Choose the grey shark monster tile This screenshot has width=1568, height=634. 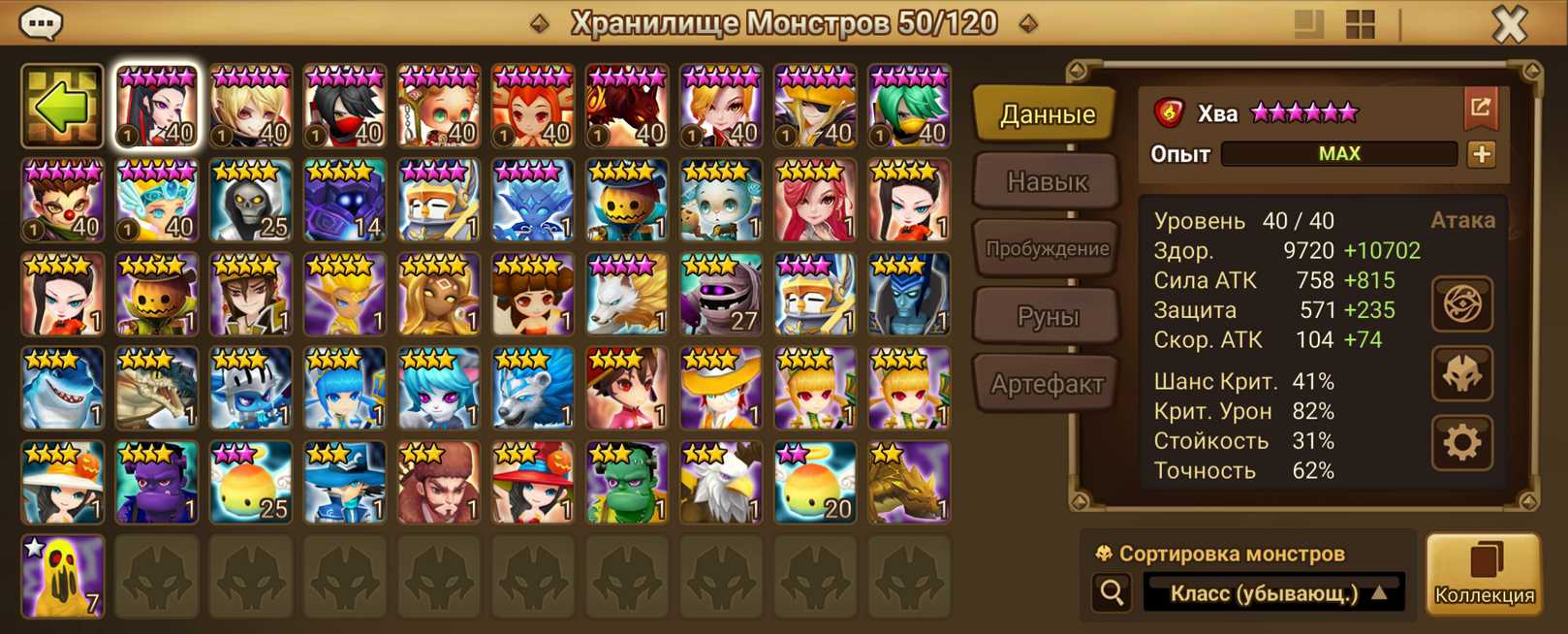click(x=62, y=389)
